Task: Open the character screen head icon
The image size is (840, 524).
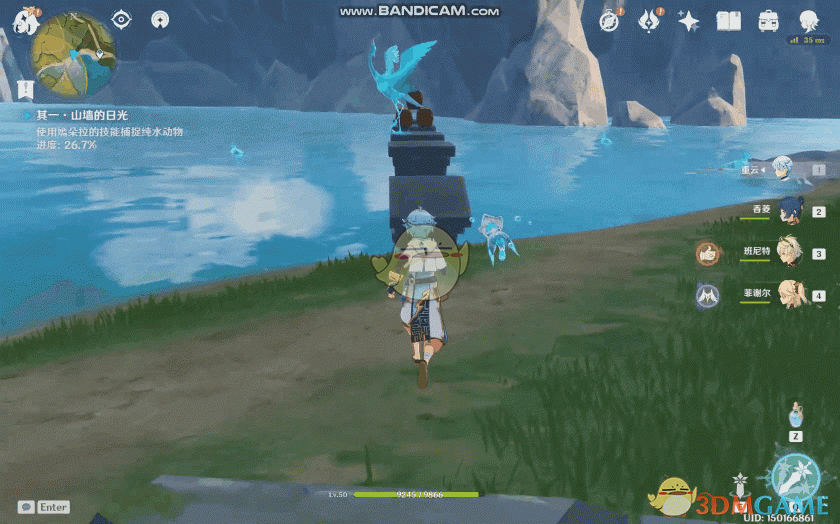Action: coord(808,20)
